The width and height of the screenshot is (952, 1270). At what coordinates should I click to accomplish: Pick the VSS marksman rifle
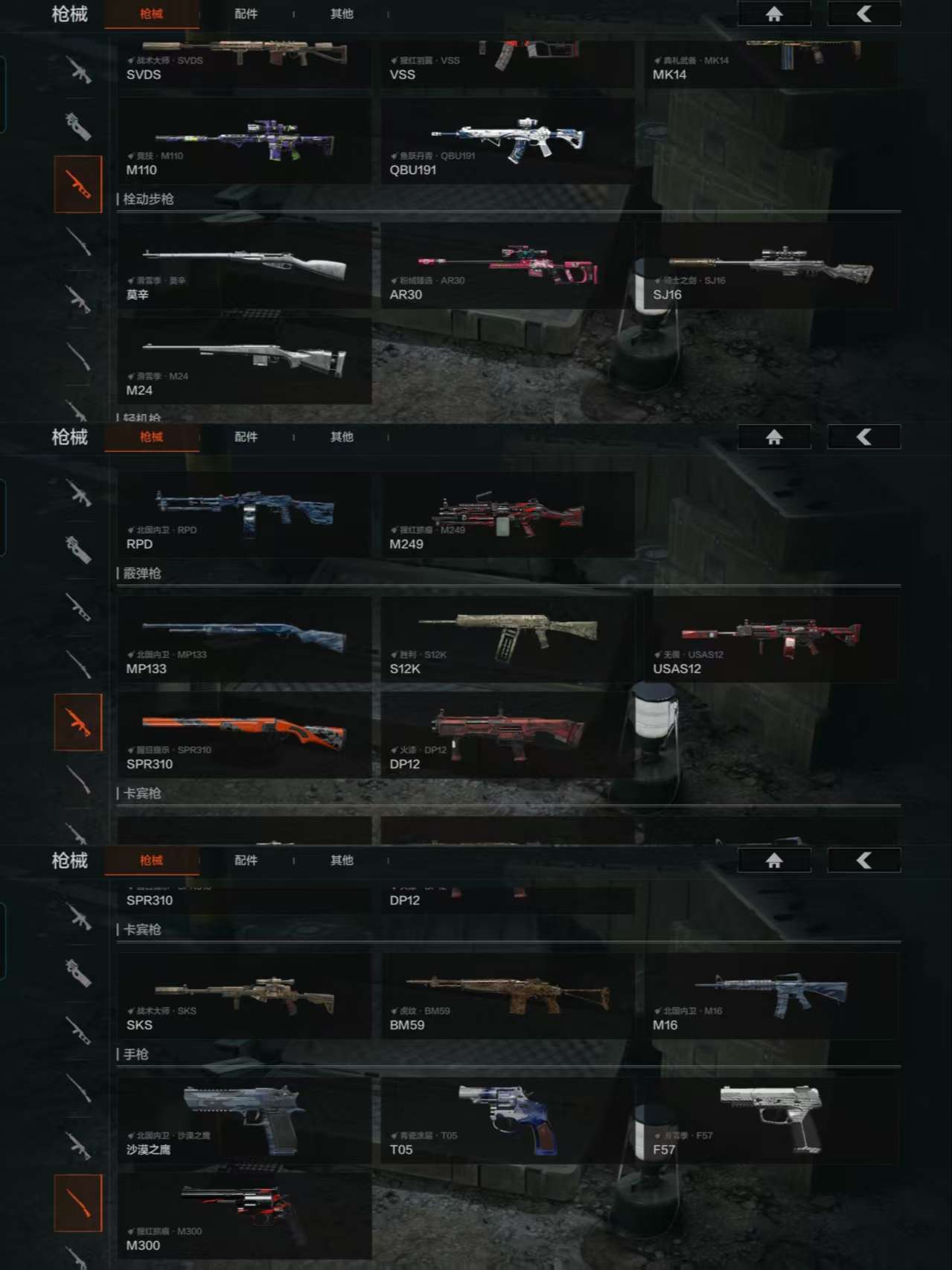click(x=508, y=63)
